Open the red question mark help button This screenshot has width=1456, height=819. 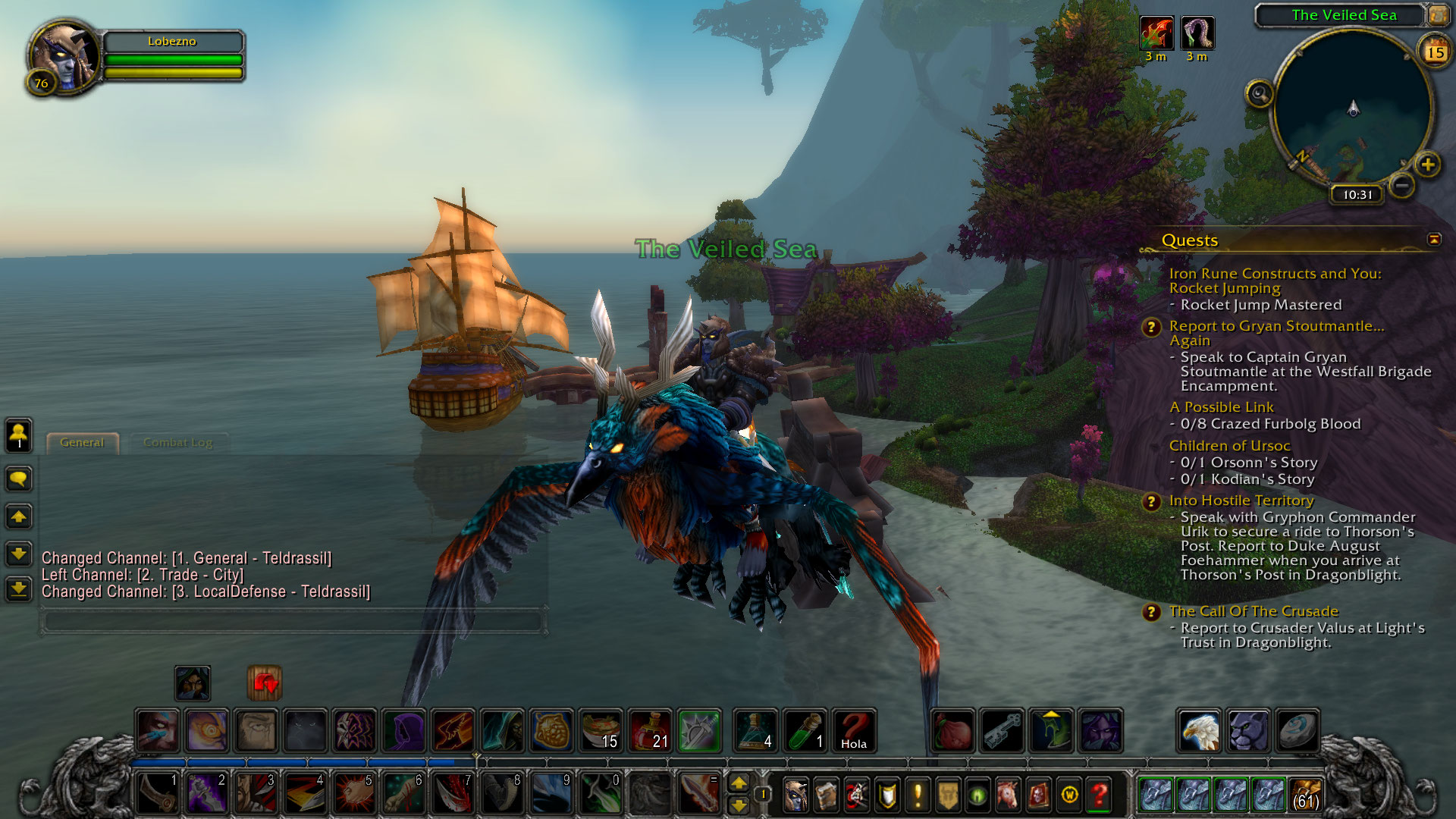[1099, 795]
